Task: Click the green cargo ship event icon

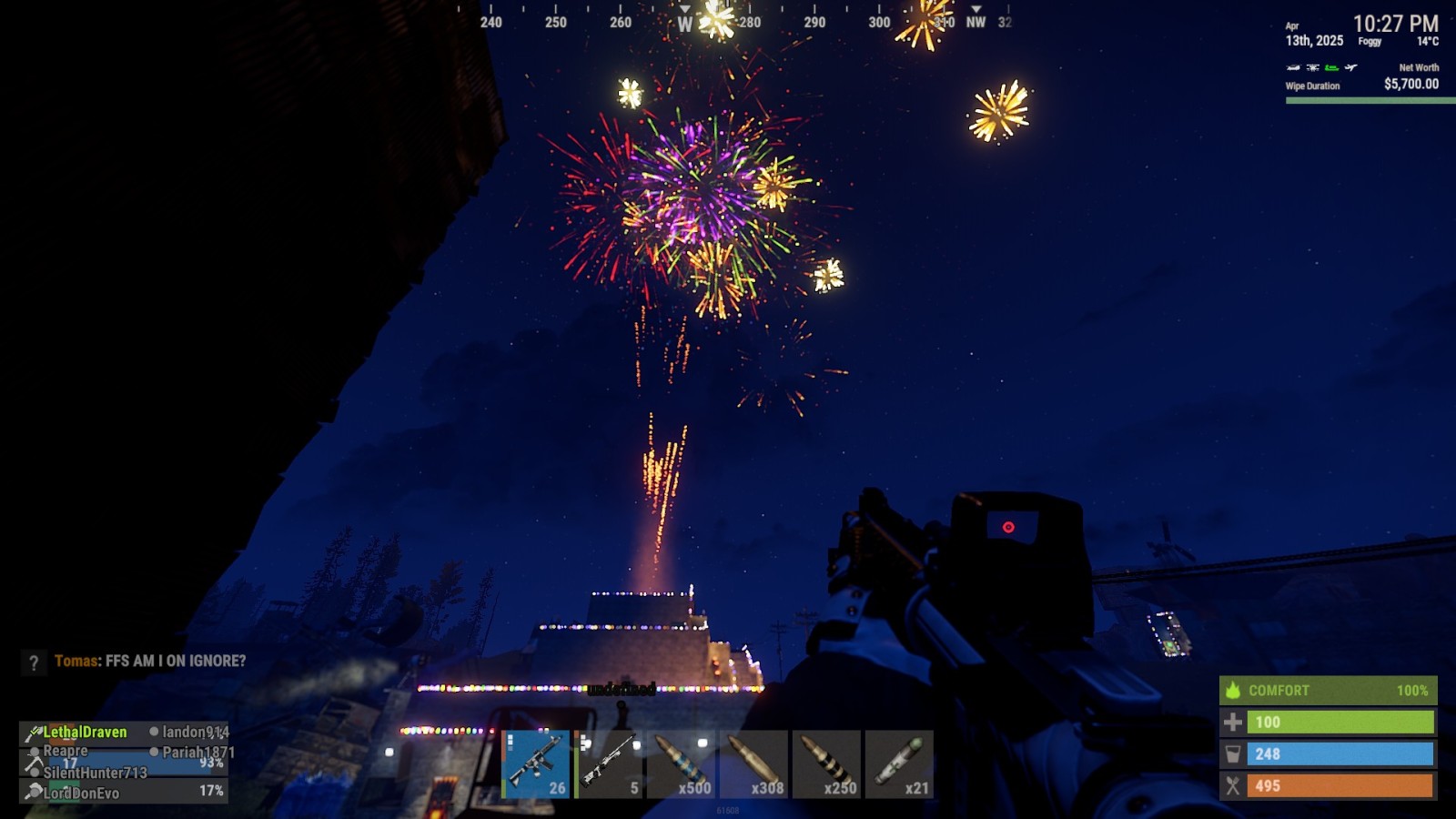Action: 1332,67
